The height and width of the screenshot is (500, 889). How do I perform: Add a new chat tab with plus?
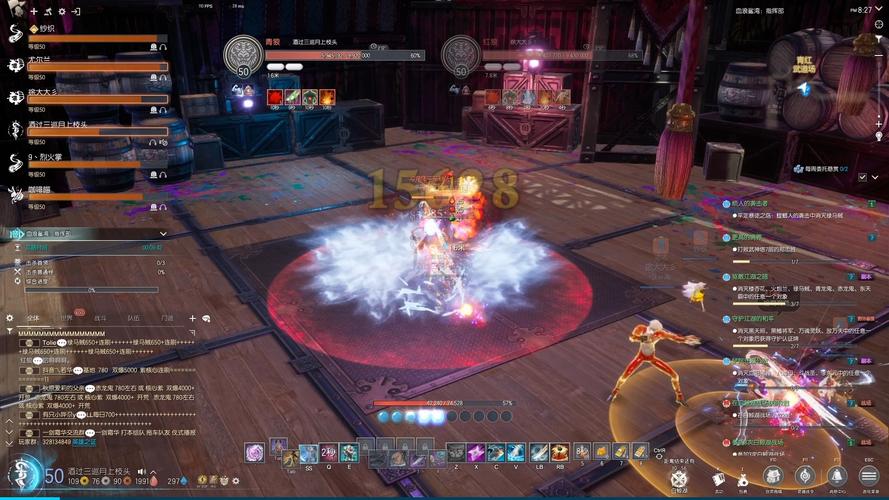[192, 318]
